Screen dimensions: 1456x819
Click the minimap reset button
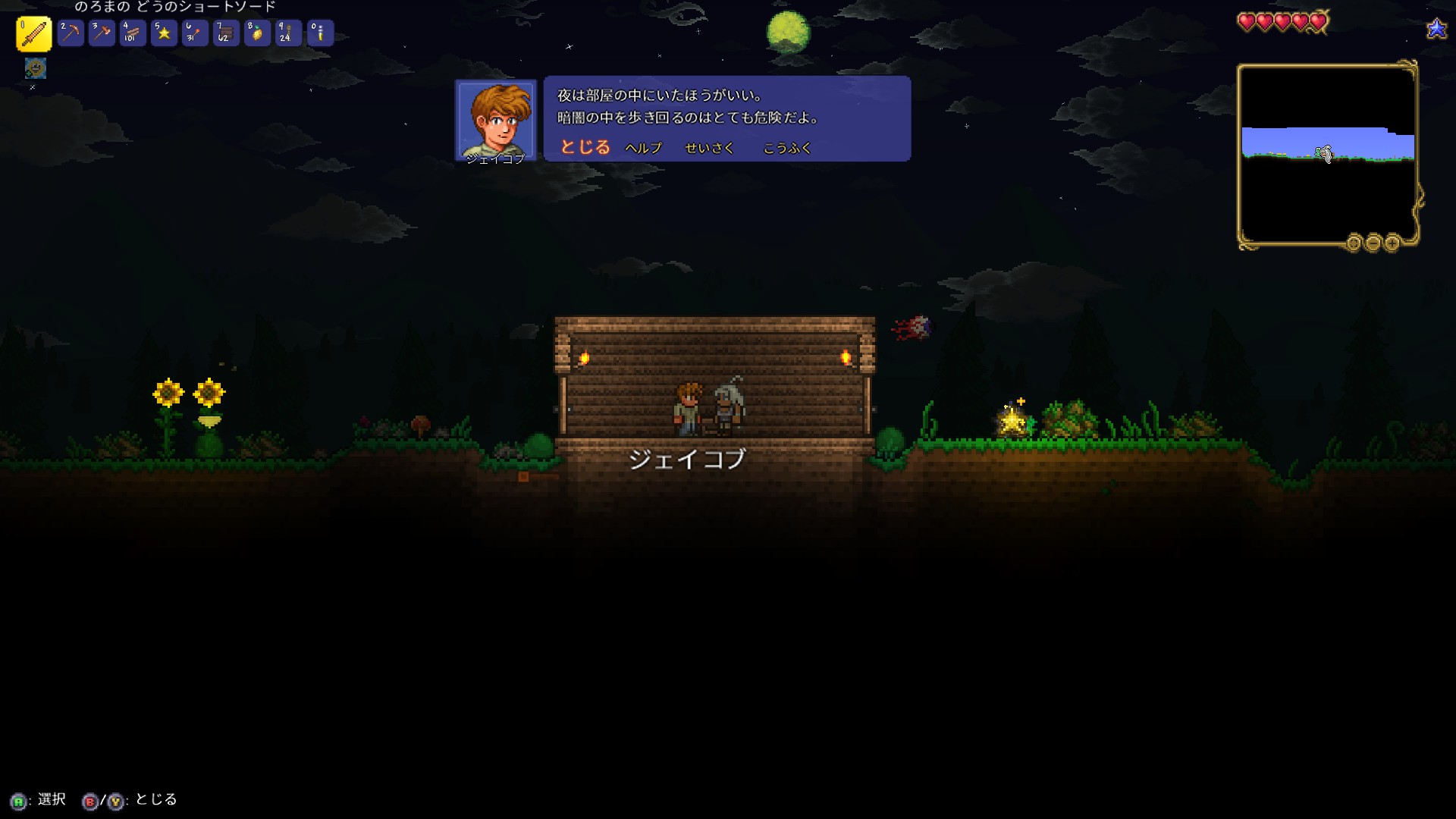[x=1354, y=243]
